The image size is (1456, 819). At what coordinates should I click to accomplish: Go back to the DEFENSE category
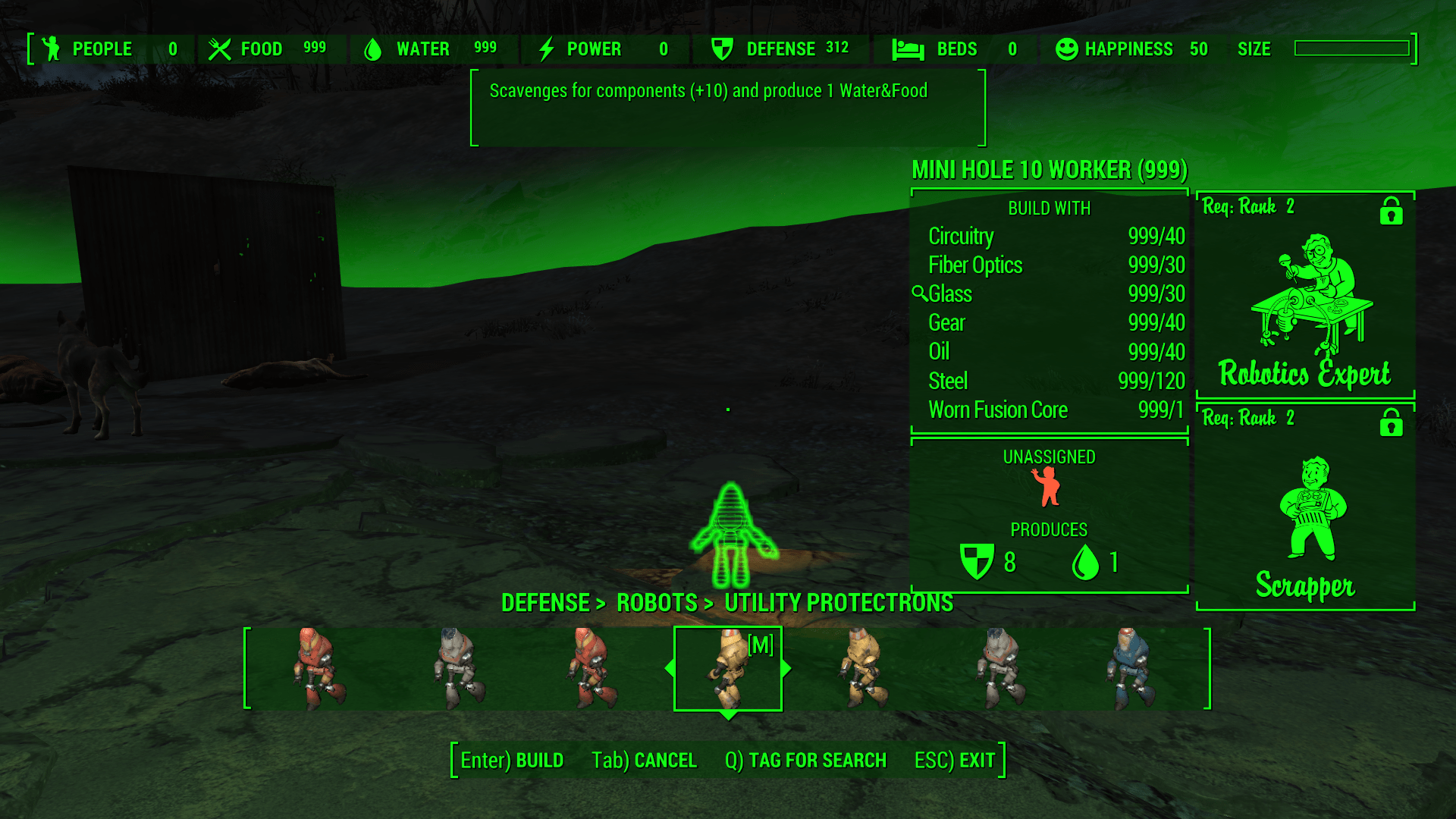545,603
